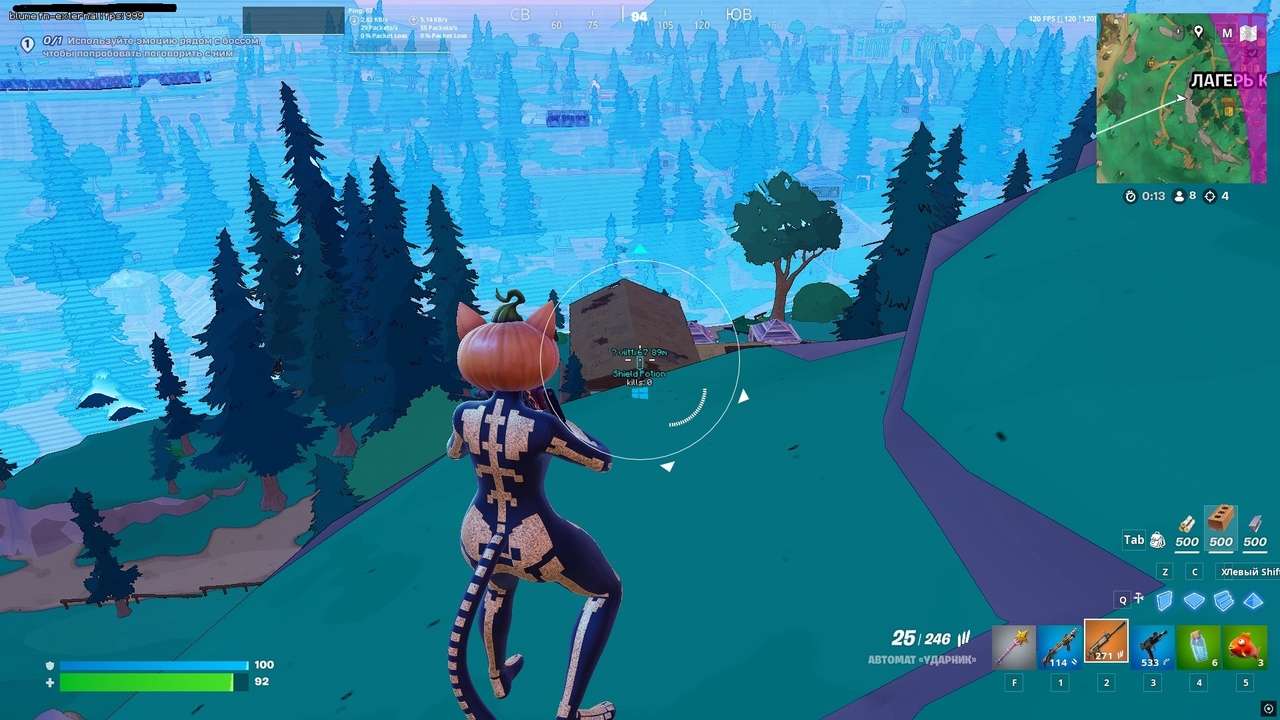Choose the pyramid roof building piece
This screenshot has width=1280, height=720.
pos(1253,601)
